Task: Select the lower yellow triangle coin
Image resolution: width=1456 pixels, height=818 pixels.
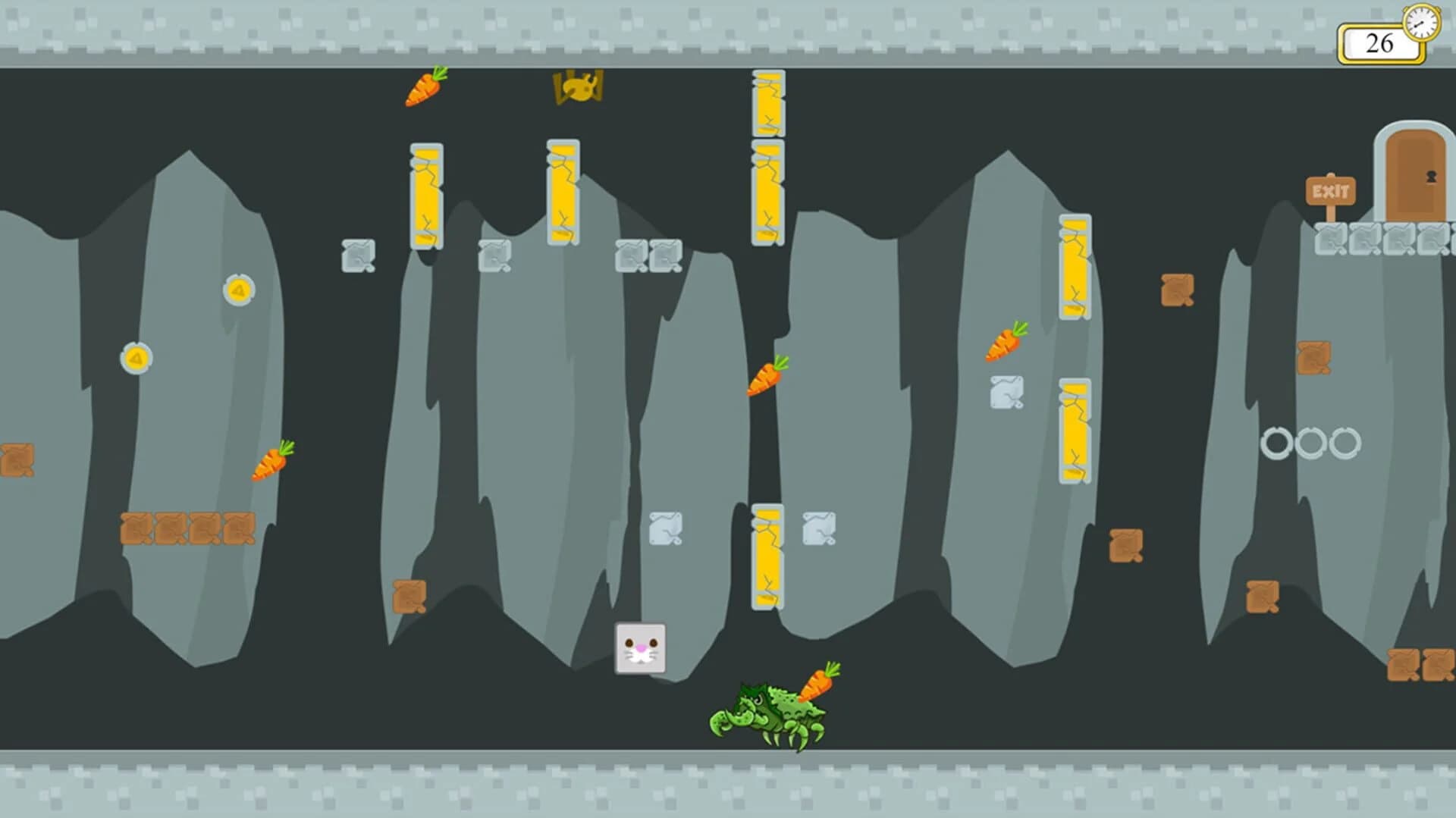Action: coord(136,356)
